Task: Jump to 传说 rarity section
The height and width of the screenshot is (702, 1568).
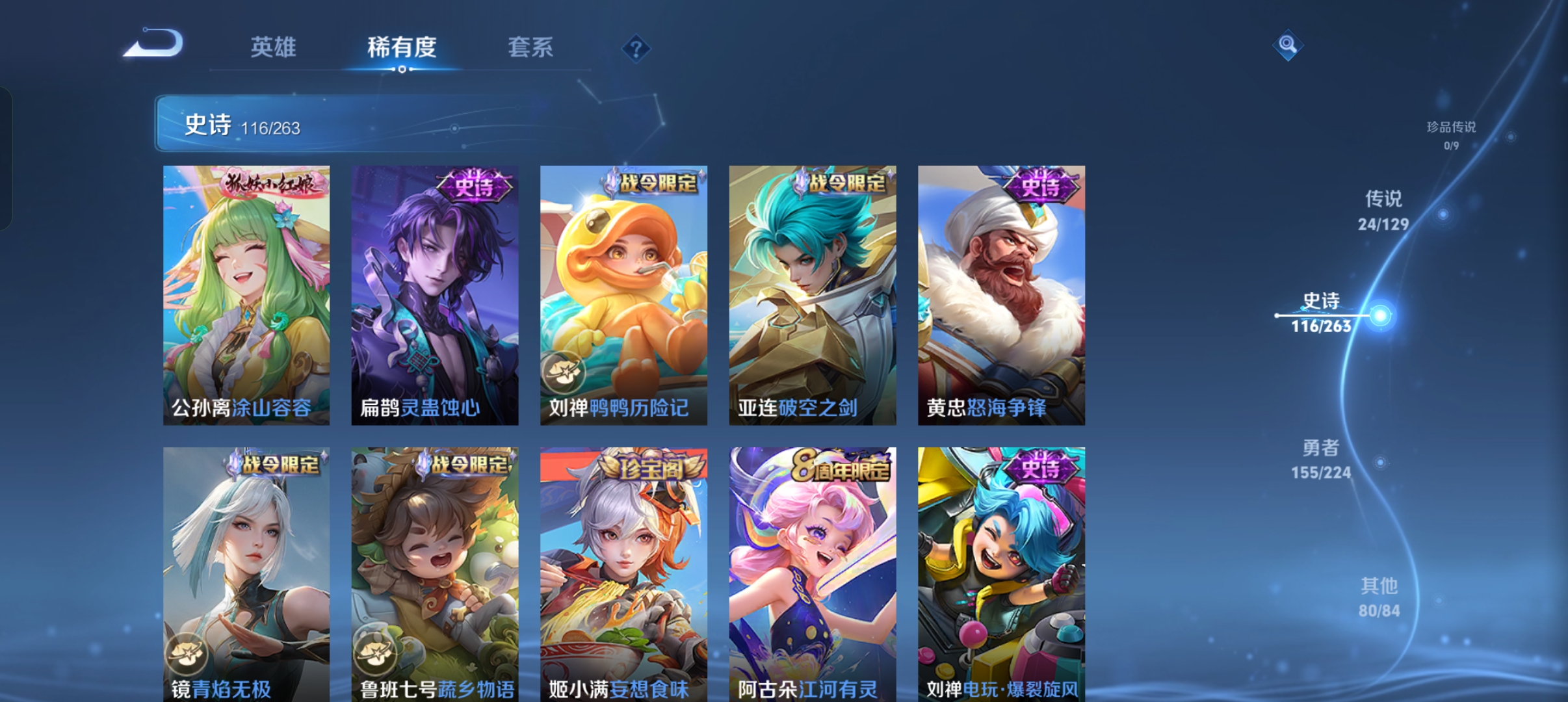Action: [x=1383, y=211]
